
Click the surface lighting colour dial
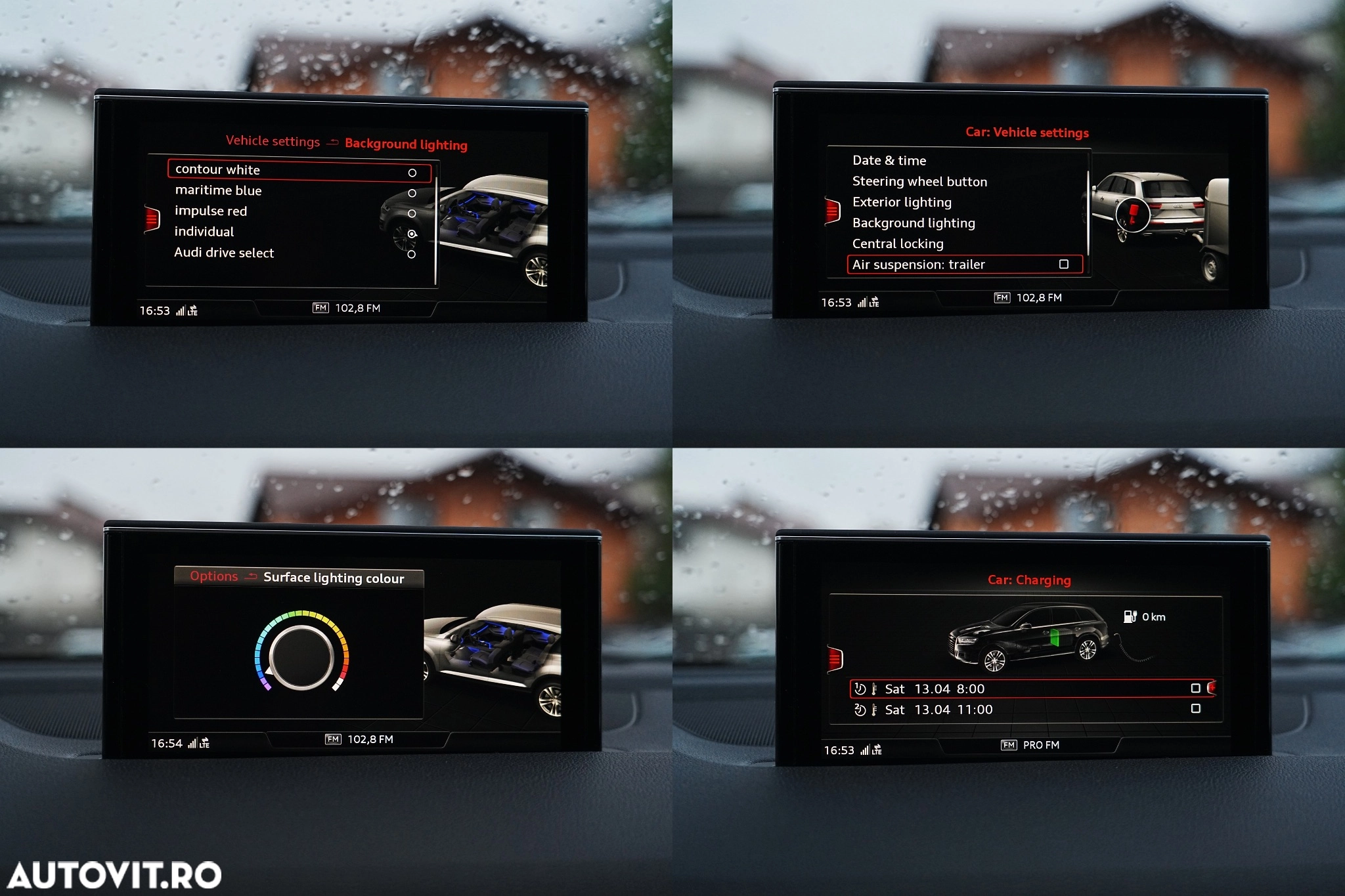[x=301, y=656]
